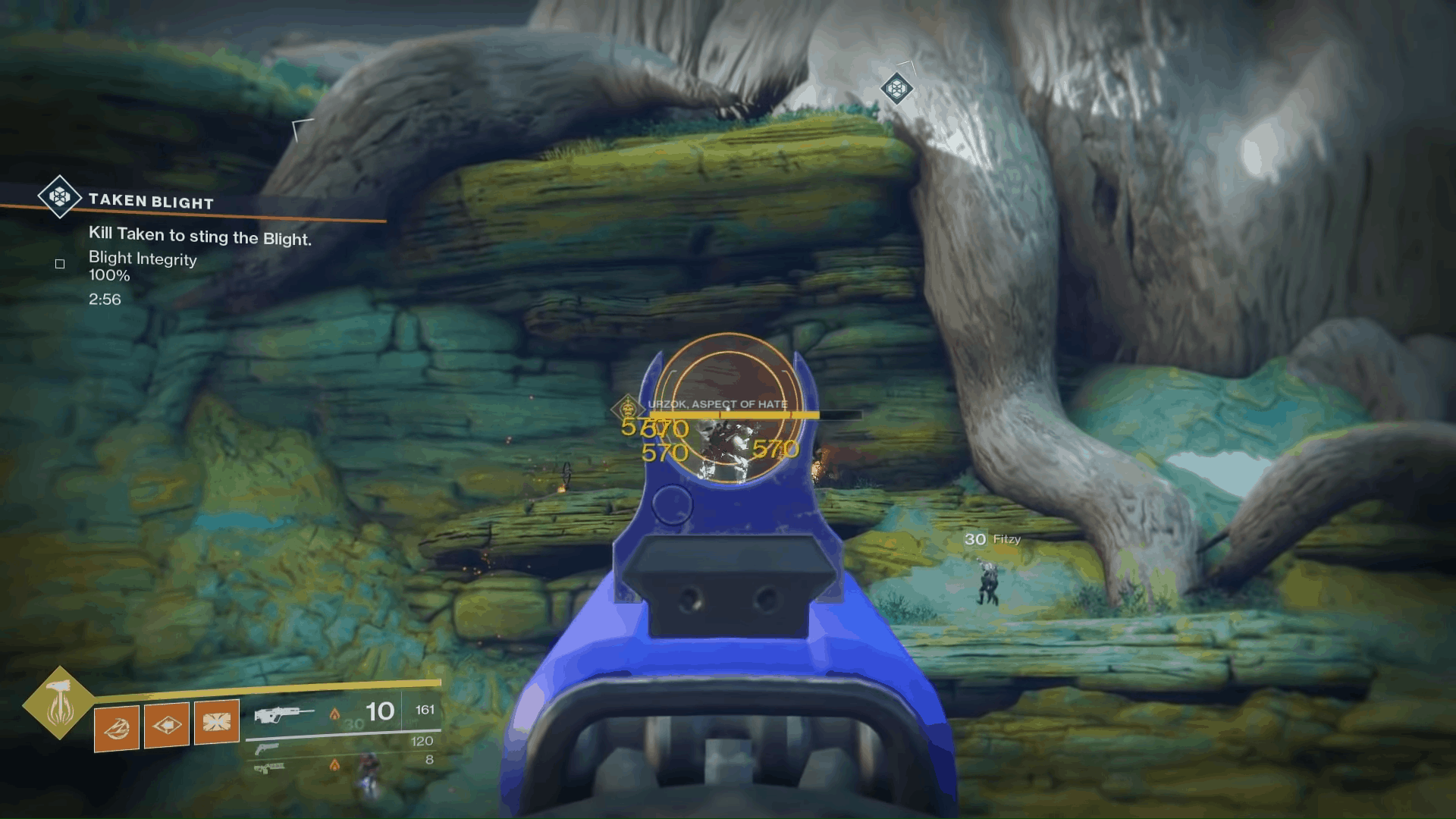Open the waypoint marker near the top right
Viewport: 1456px width, 819px height.
898,89
